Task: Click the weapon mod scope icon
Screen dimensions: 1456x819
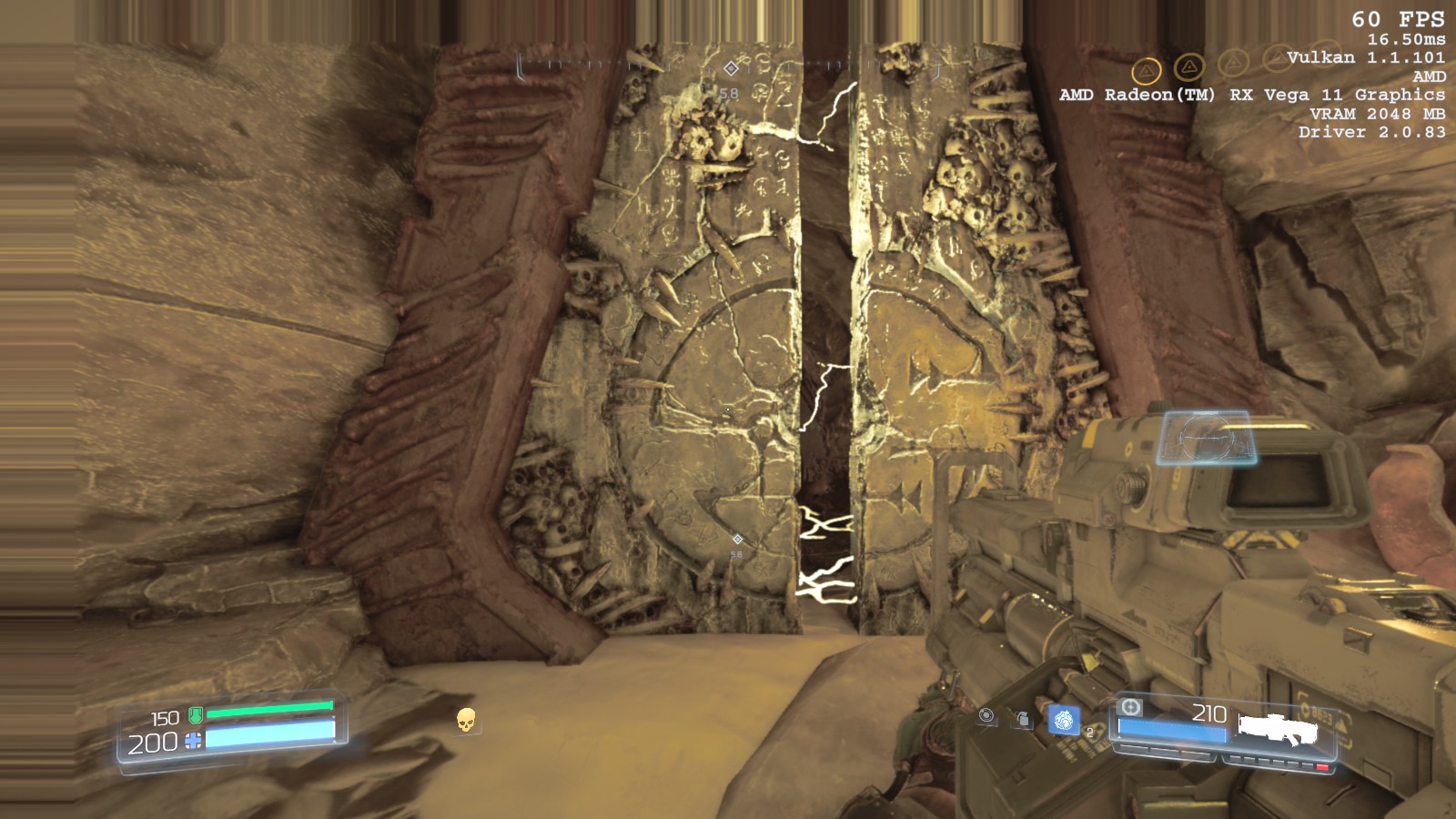Action: [1130, 707]
